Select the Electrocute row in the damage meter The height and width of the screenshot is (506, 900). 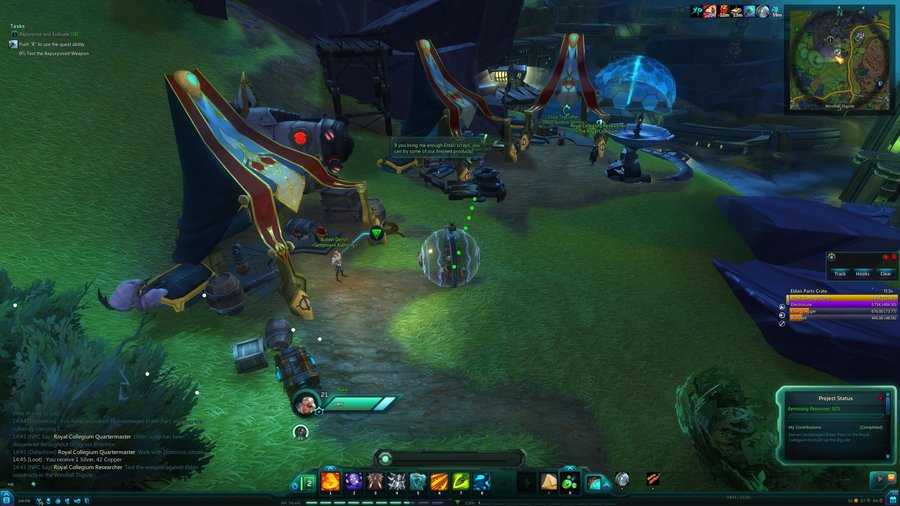(x=828, y=304)
